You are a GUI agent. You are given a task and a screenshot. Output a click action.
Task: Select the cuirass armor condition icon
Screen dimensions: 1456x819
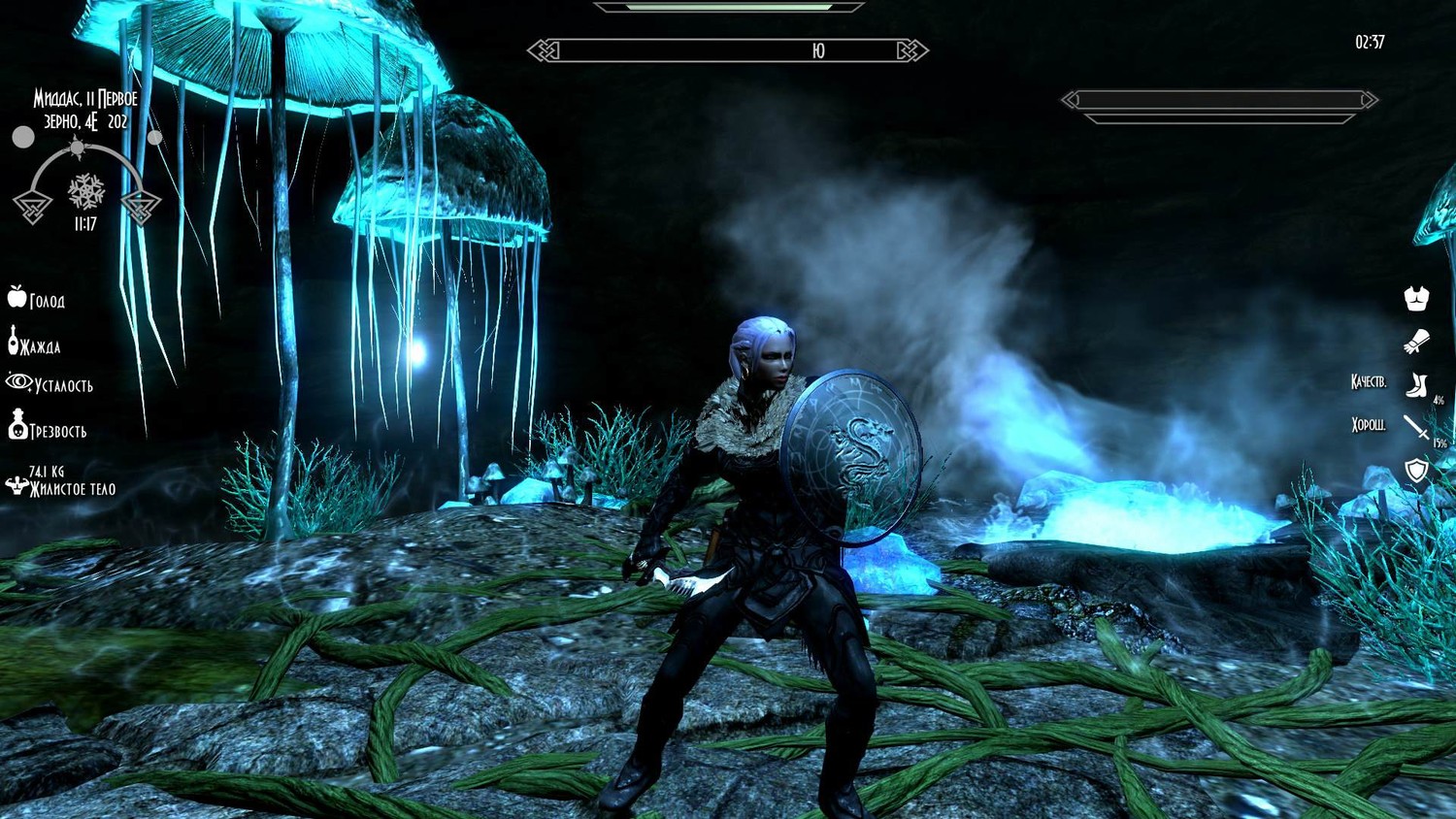(1416, 299)
